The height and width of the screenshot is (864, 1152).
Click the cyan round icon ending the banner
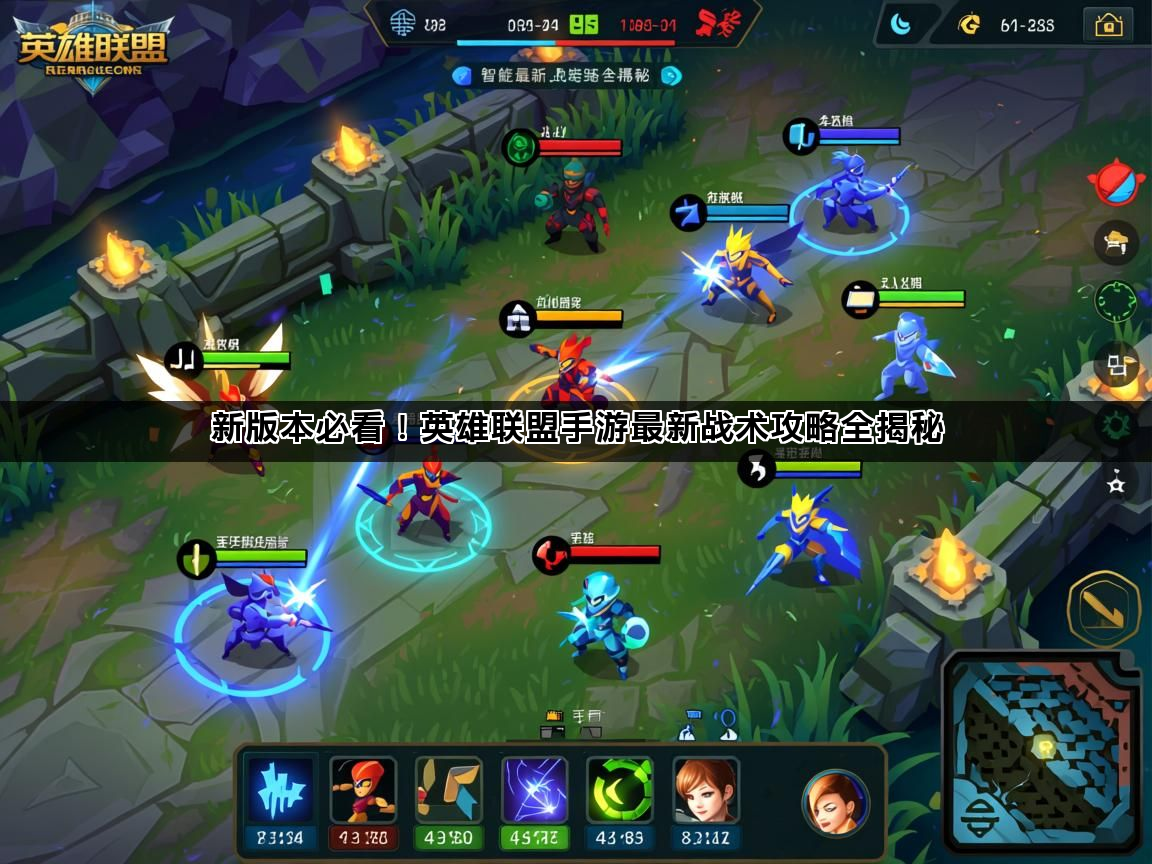pyautogui.click(x=671, y=75)
